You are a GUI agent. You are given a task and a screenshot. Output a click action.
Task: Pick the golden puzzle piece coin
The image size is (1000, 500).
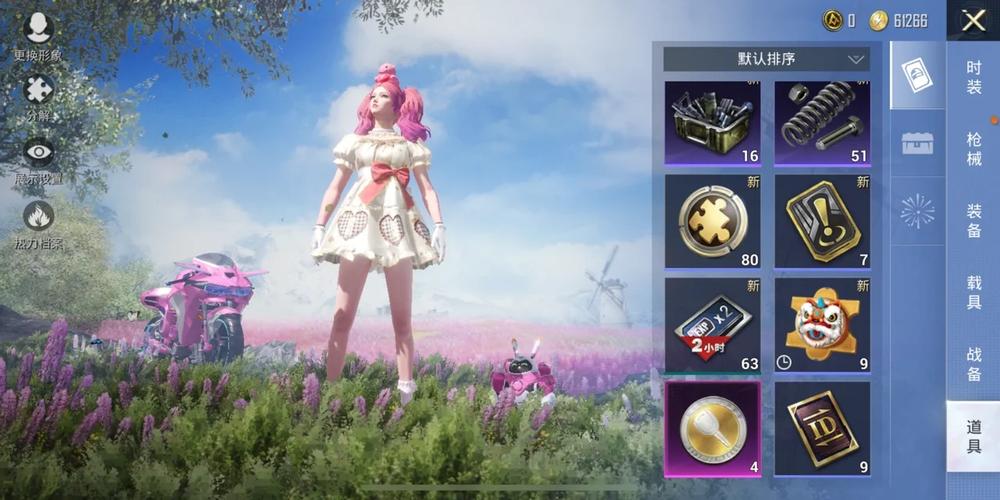pos(712,221)
